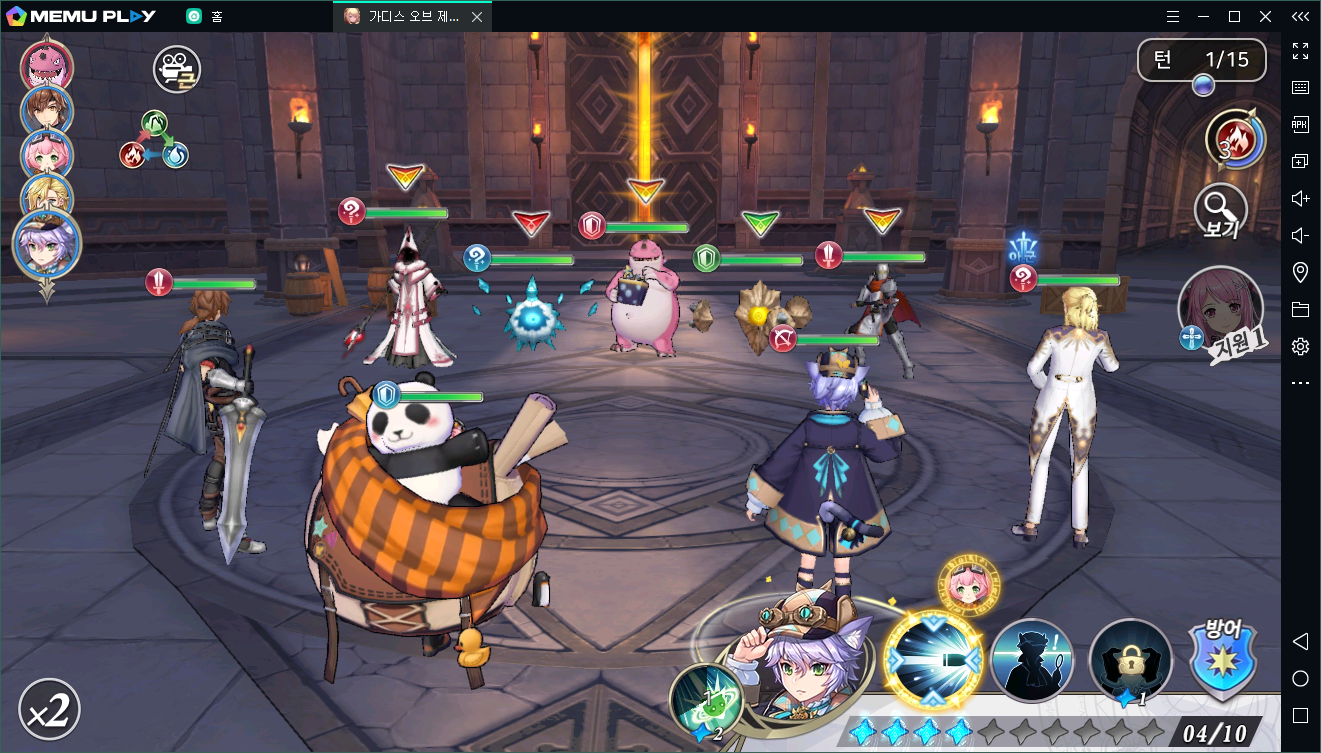Close the game tab in MEmu
The width and height of the screenshot is (1321, 753).
476,17
